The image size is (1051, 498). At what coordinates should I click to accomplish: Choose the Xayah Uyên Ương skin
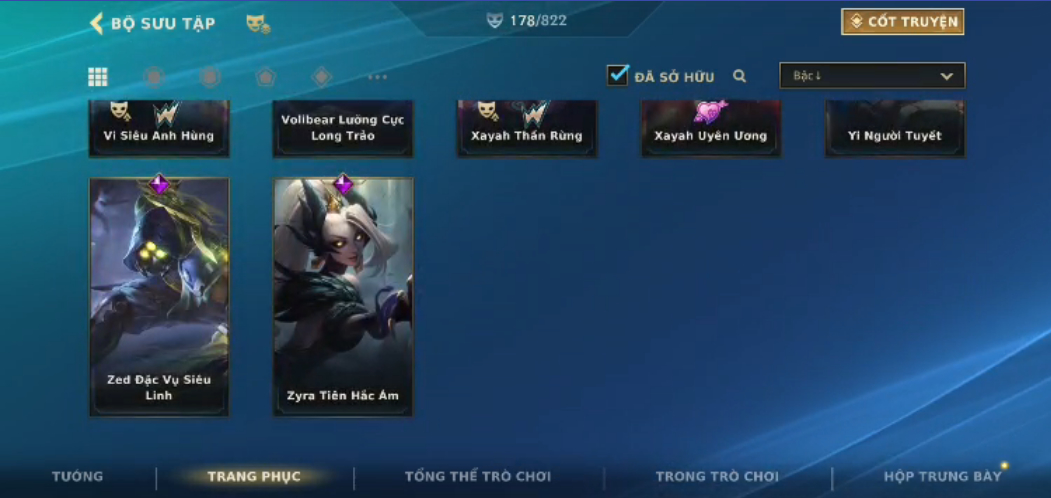coord(711,129)
